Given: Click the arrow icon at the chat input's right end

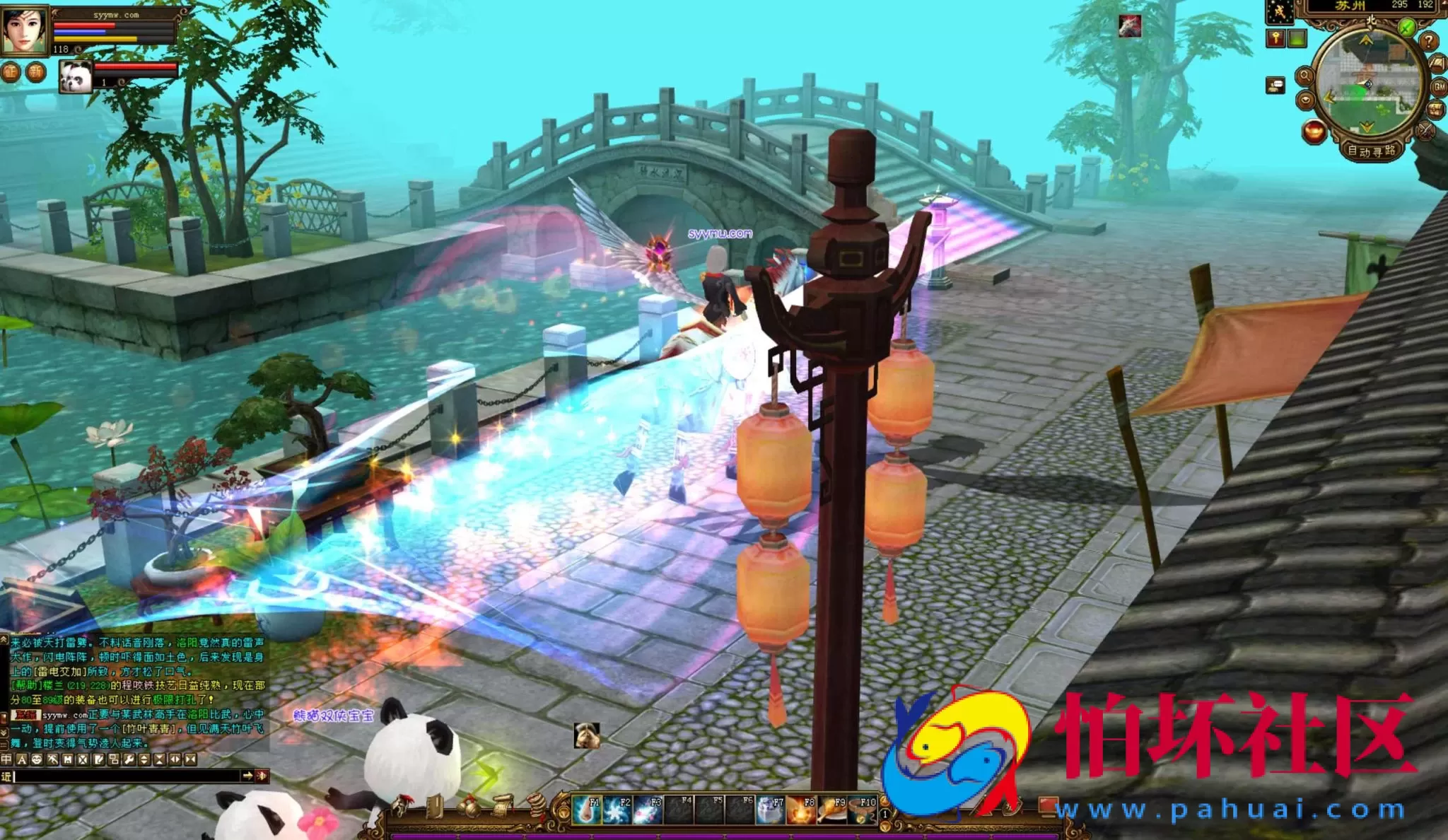Looking at the screenshot, I should coord(250,776).
